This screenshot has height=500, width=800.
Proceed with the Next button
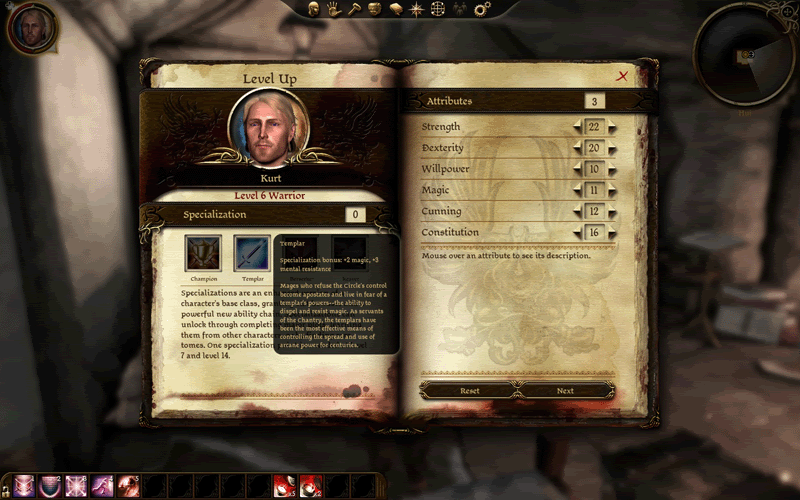[x=565, y=390]
